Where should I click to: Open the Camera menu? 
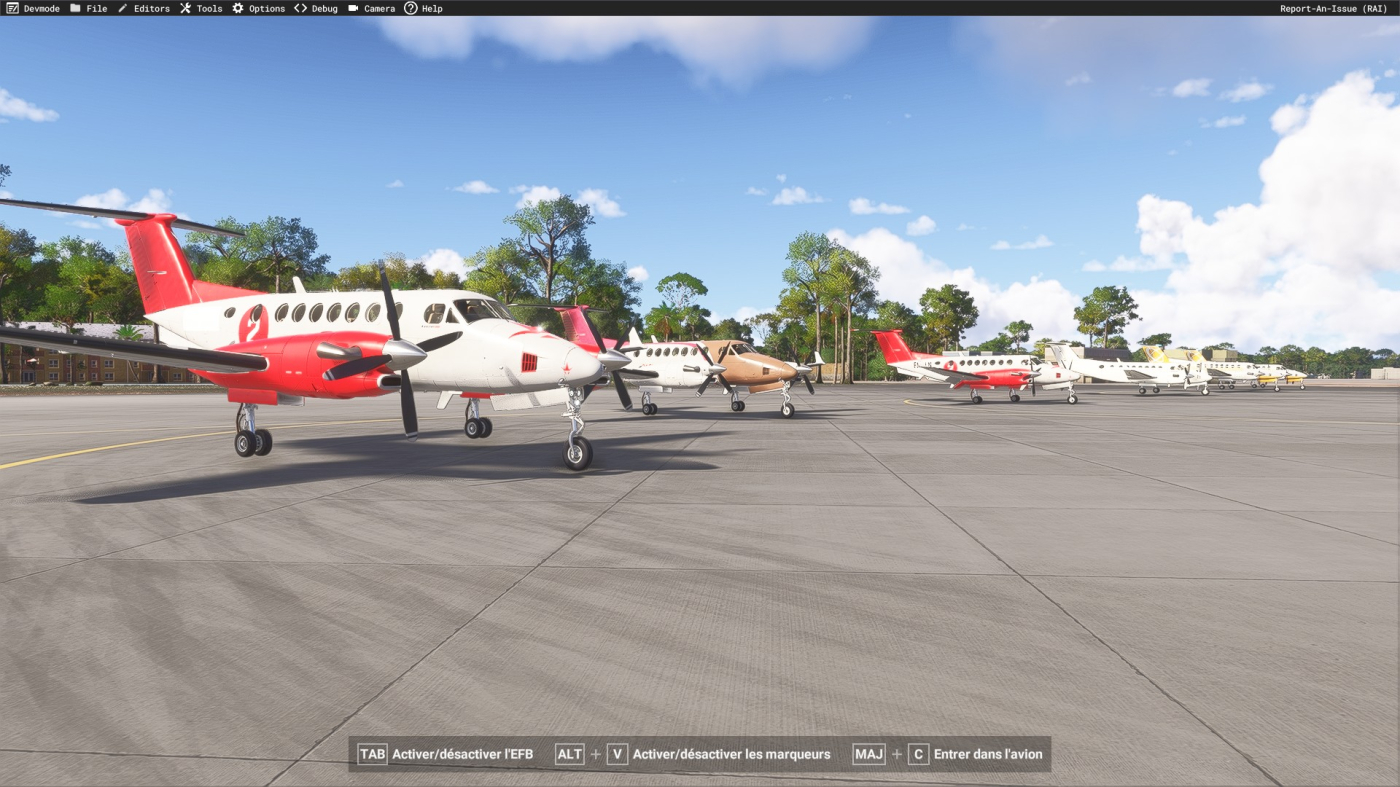pos(371,8)
